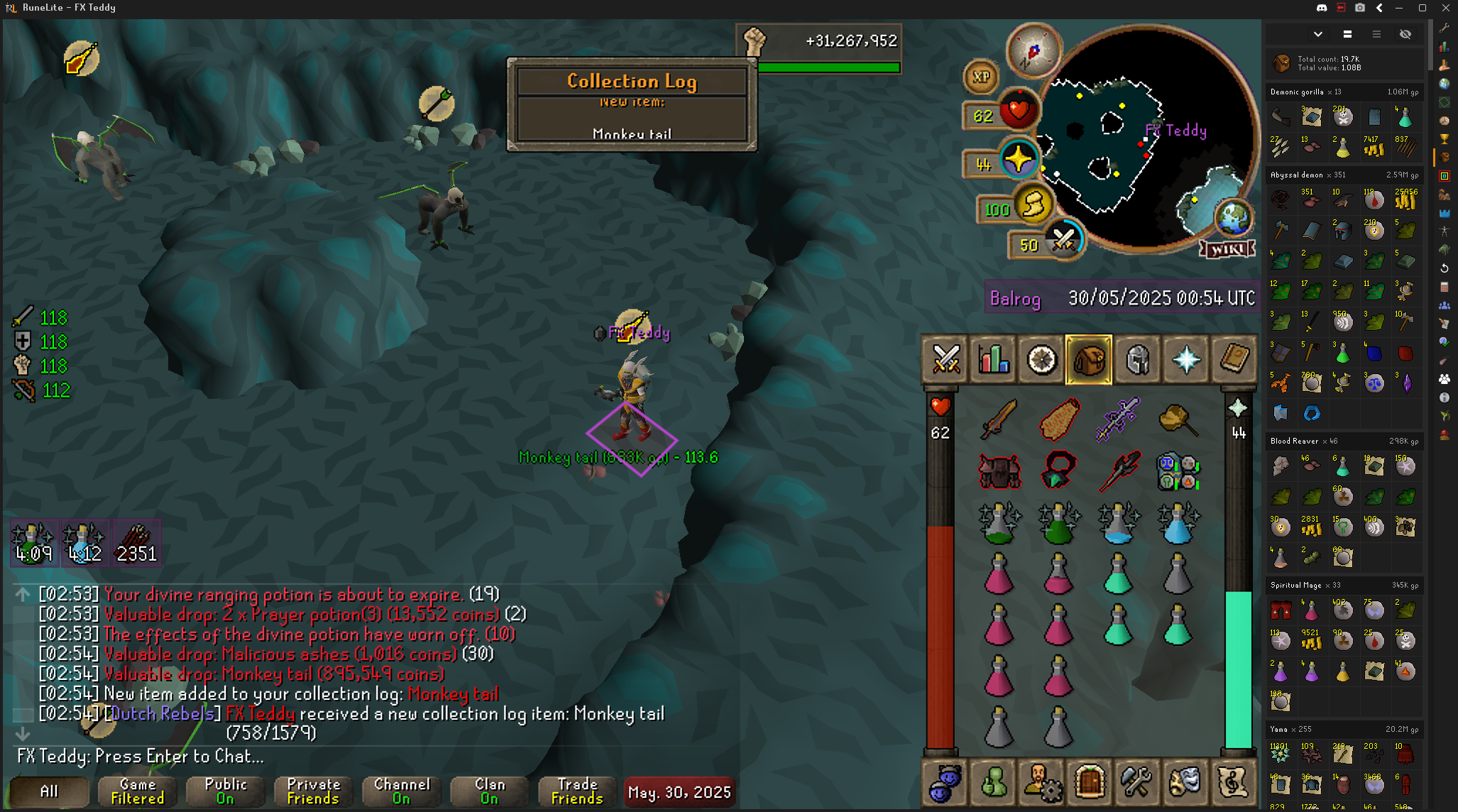This screenshot has height=812, width=1458.
Task: Open the world map globe
Action: pyautogui.click(x=1234, y=217)
